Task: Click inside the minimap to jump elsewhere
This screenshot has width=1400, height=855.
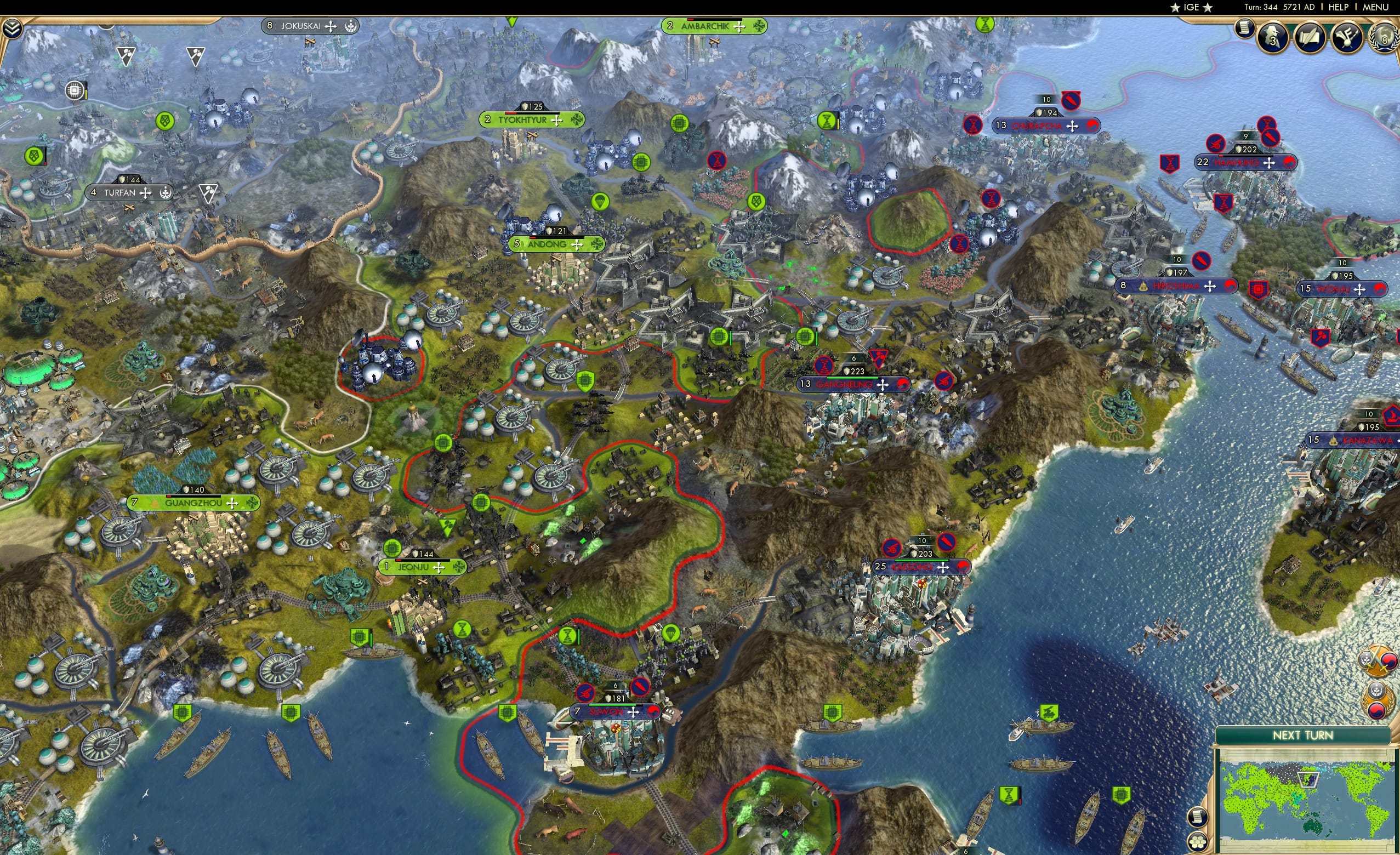Action: click(1307, 801)
